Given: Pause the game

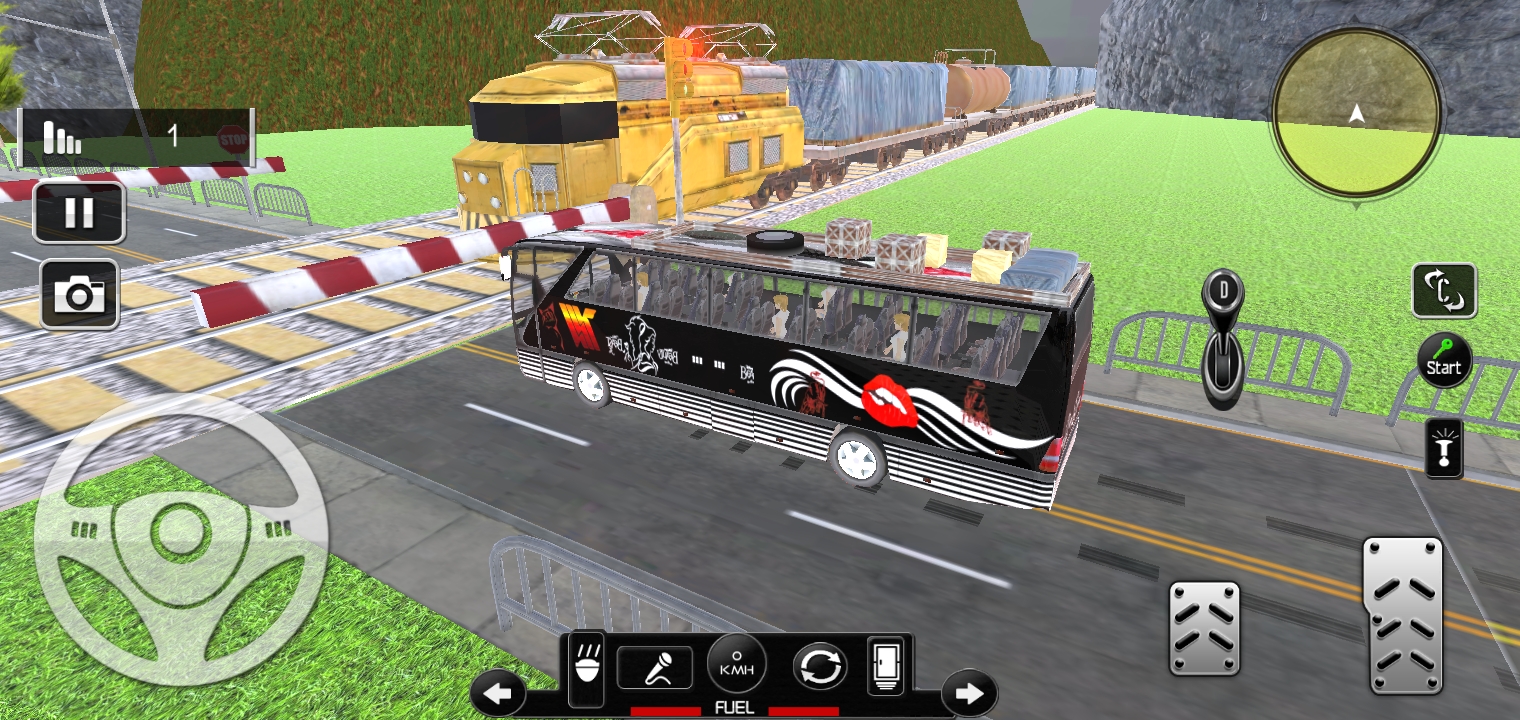Looking at the screenshot, I should click(79, 212).
